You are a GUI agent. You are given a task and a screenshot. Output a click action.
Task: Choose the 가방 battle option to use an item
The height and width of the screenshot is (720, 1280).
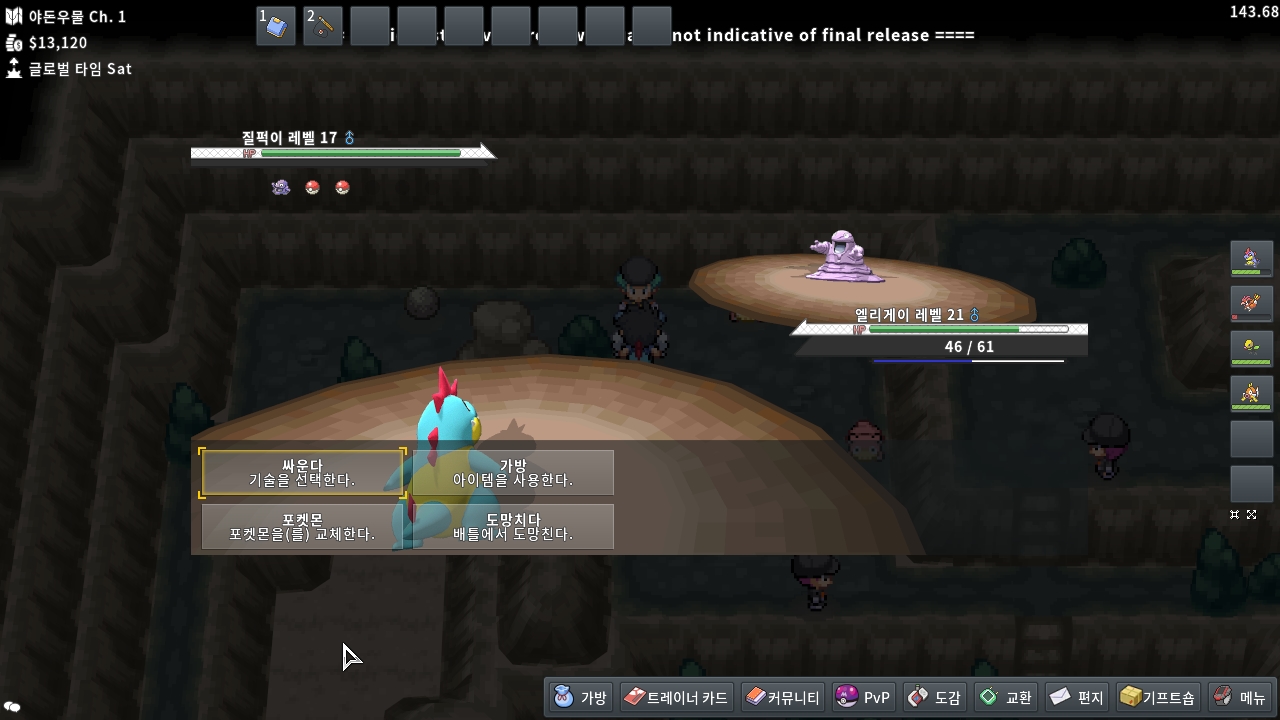513,473
